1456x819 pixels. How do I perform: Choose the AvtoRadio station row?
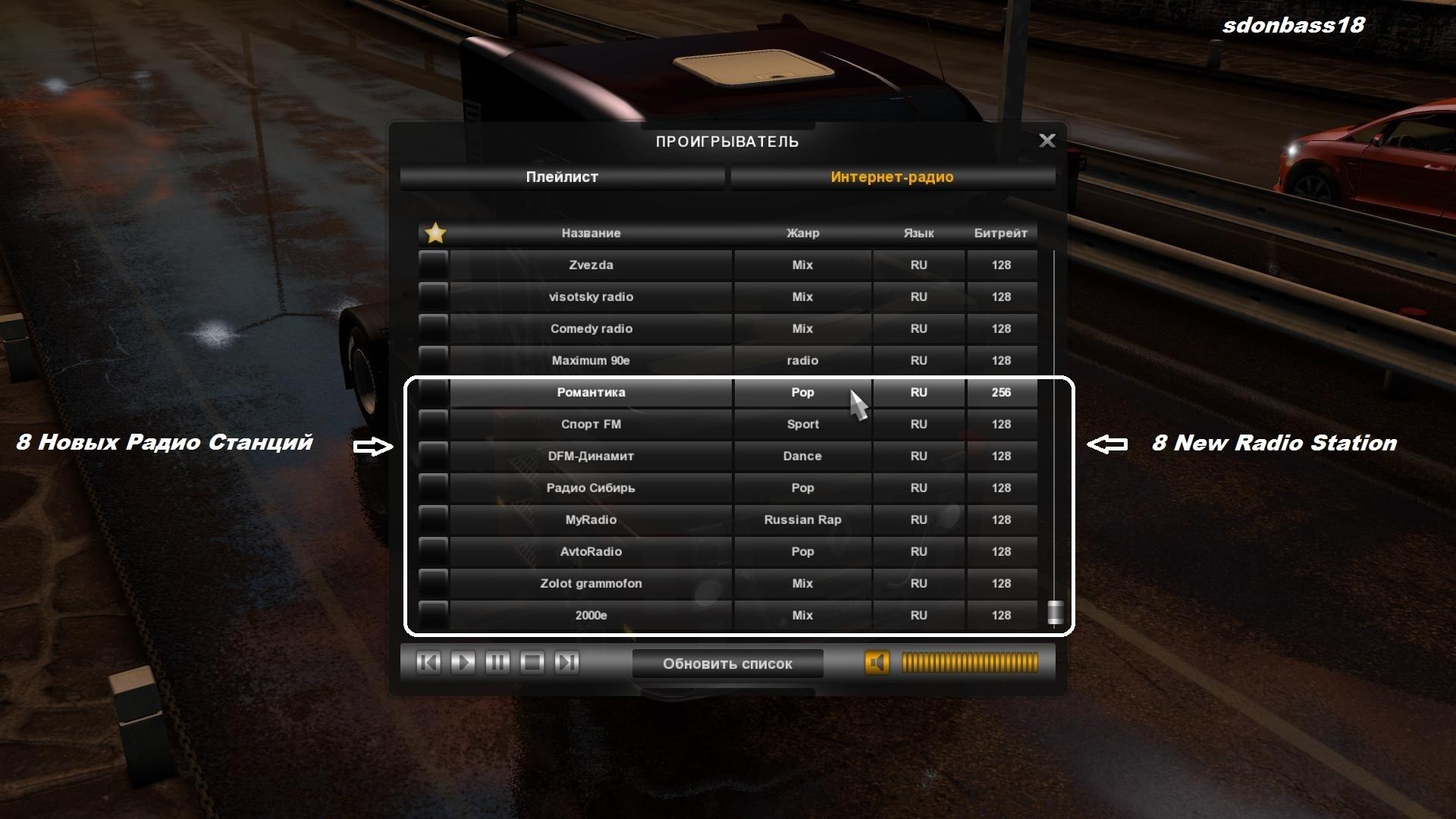[x=591, y=552]
